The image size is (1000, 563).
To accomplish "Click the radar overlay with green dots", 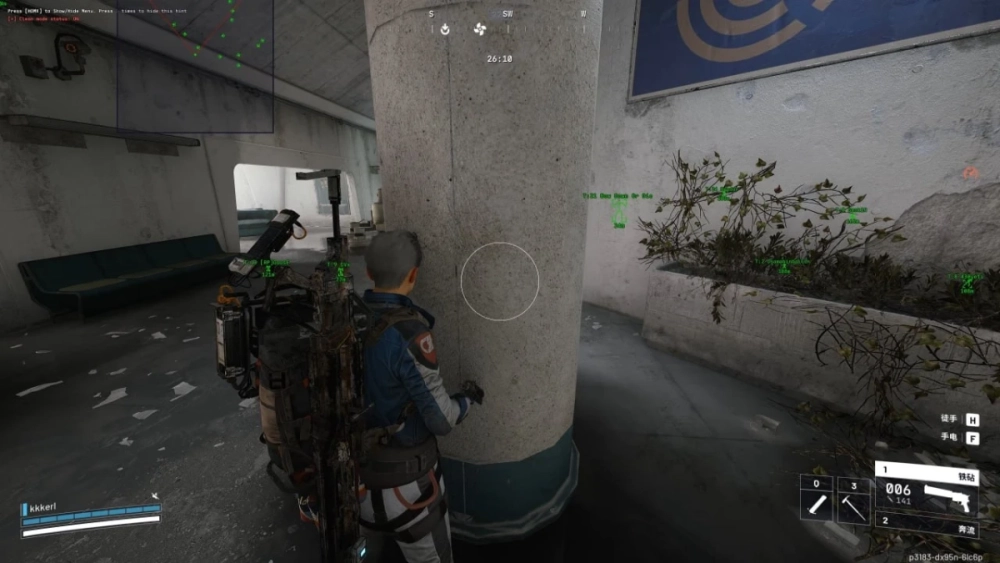I will pos(195,66).
